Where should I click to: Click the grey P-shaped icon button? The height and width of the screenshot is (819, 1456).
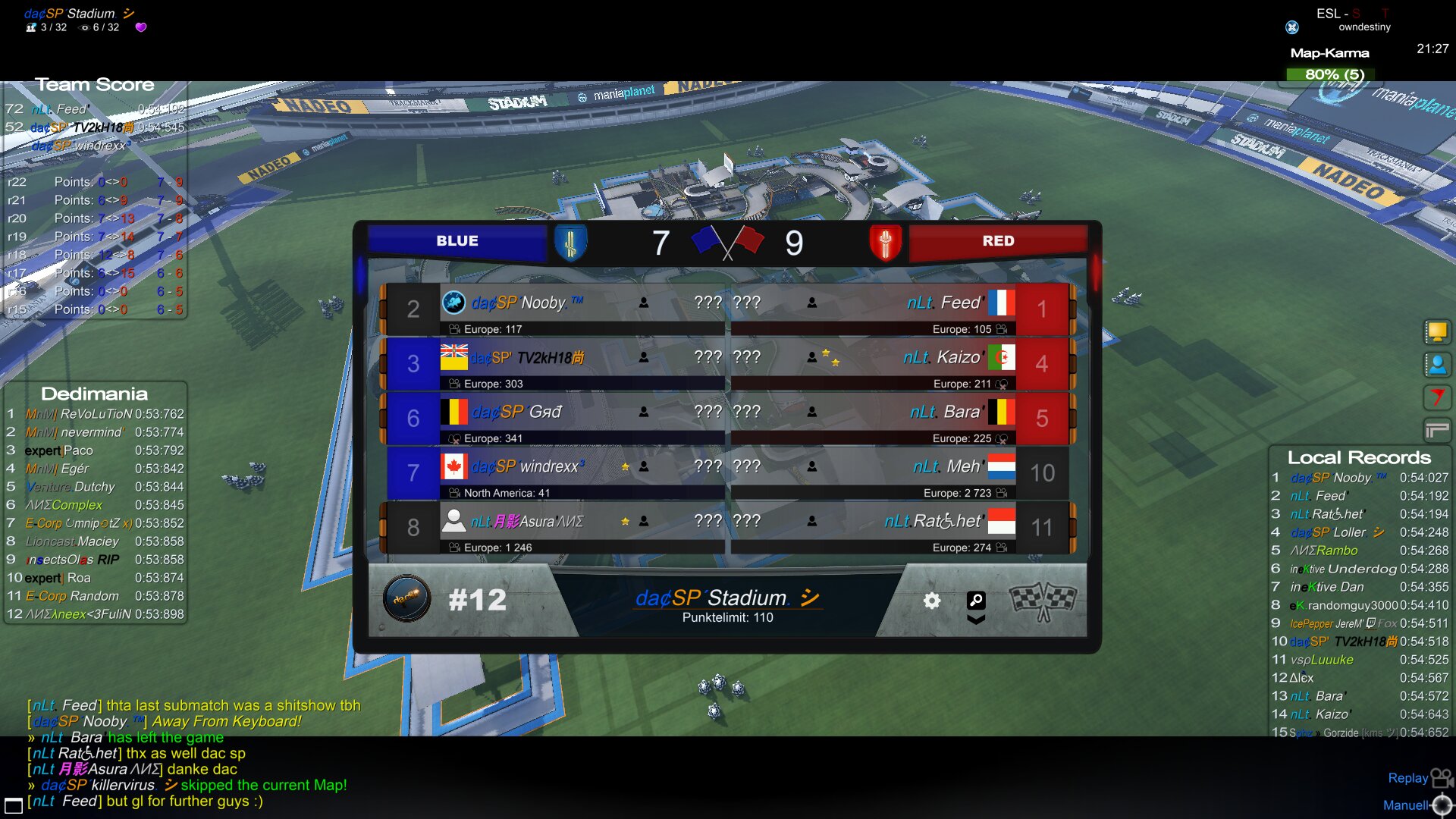pyautogui.click(x=1436, y=431)
